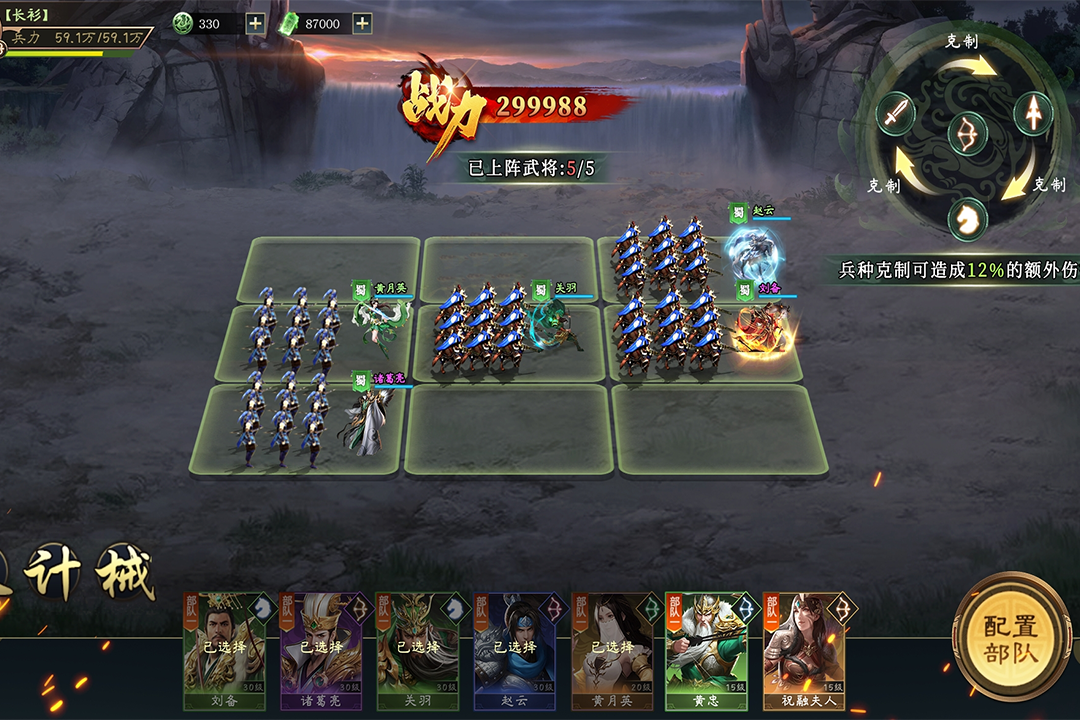Add more green coin currency with plus button

pyautogui.click(x=255, y=23)
